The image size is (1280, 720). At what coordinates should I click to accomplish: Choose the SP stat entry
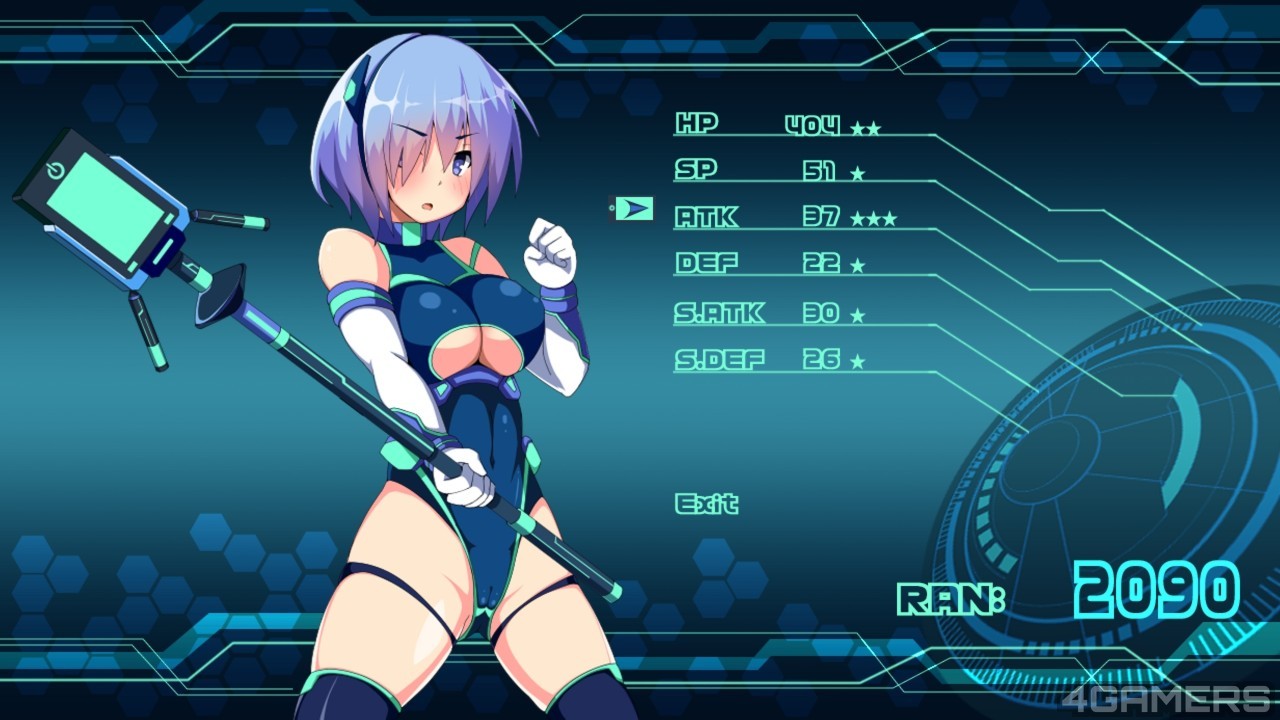click(696, 170)
